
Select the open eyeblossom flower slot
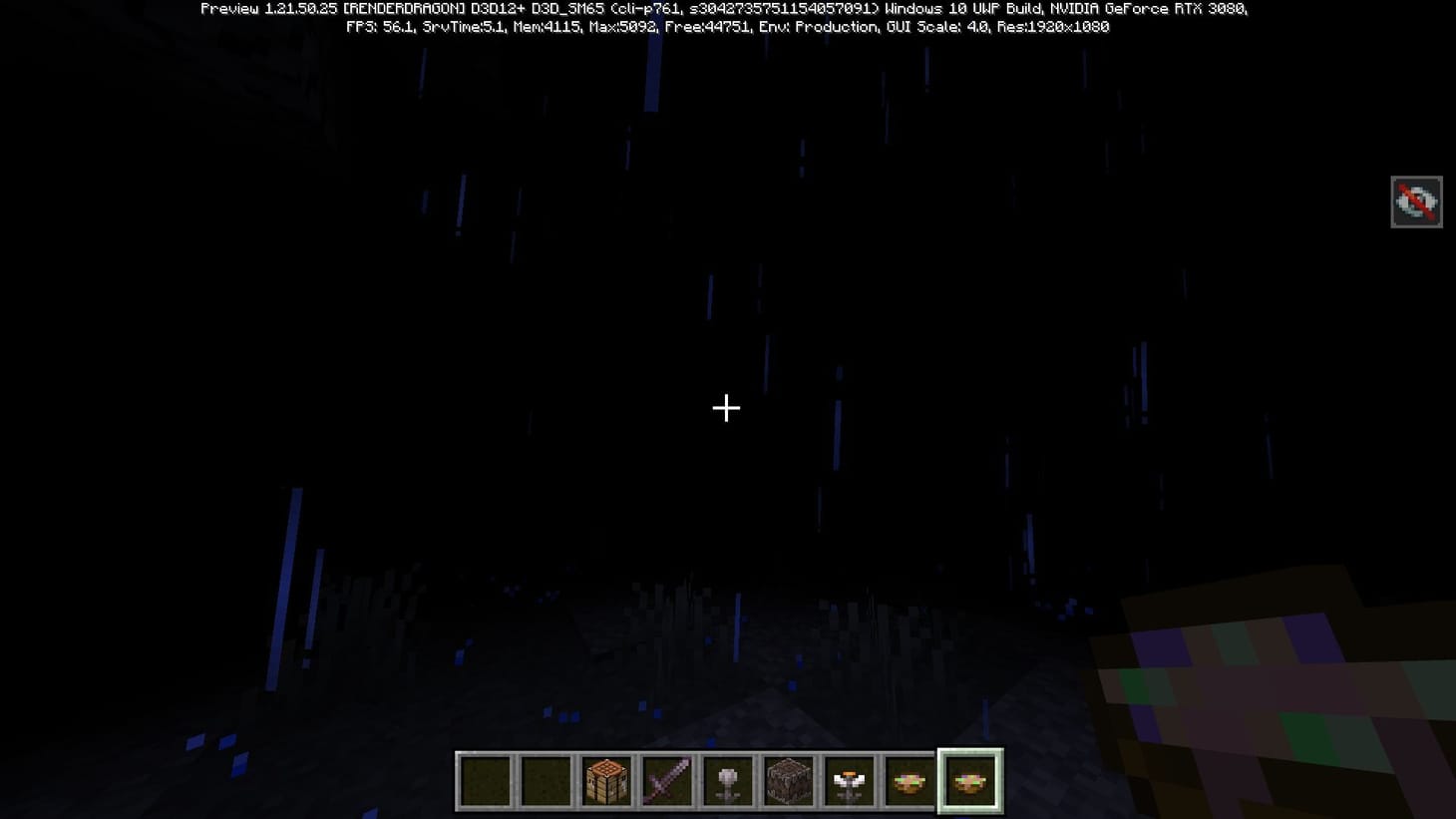[x=851, y=781]
